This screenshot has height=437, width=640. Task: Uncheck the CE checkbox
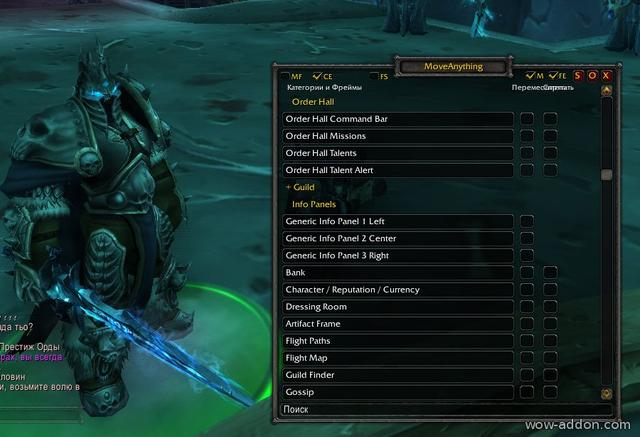coord(317,76)
